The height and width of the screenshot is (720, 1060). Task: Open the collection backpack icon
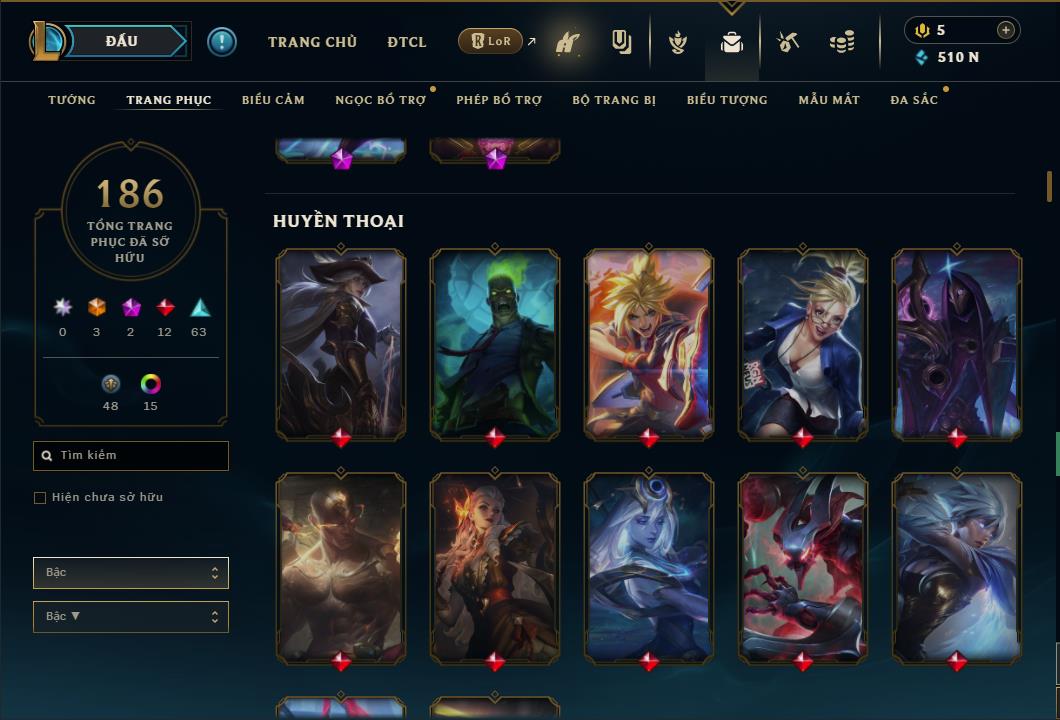(x=732, y=43)
